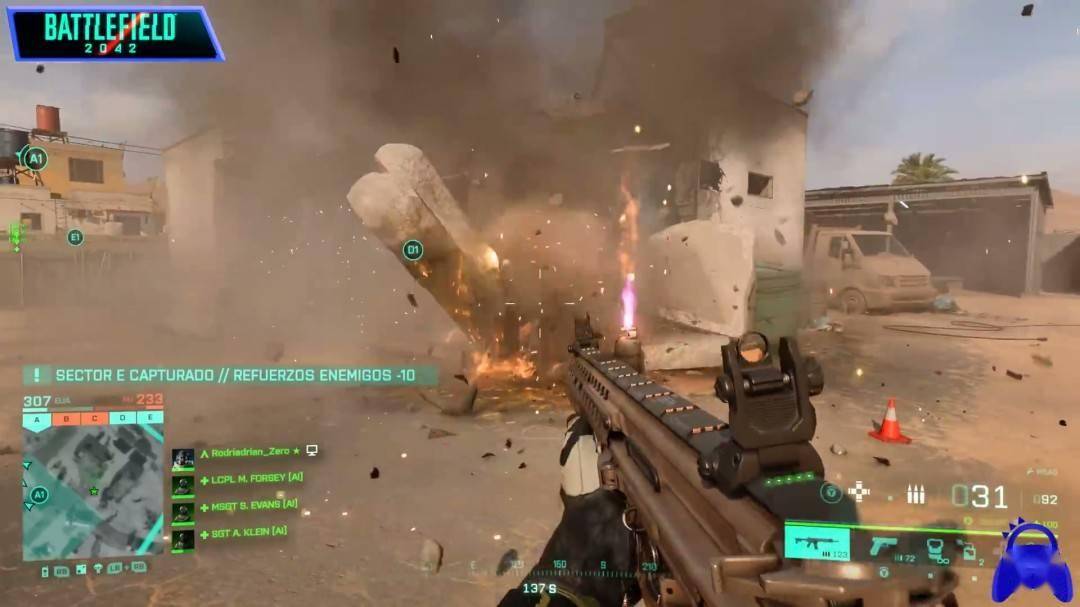
Task: Select the armor plate gadget slot
Action: tap(937, 548)
